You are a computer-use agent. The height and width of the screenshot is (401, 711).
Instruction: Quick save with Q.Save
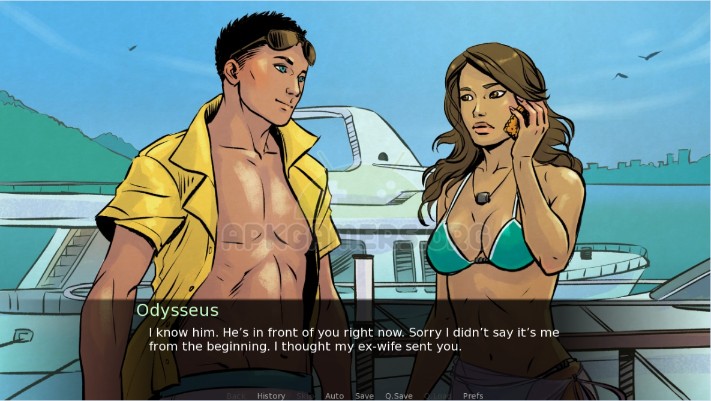[x=399, y=396]
